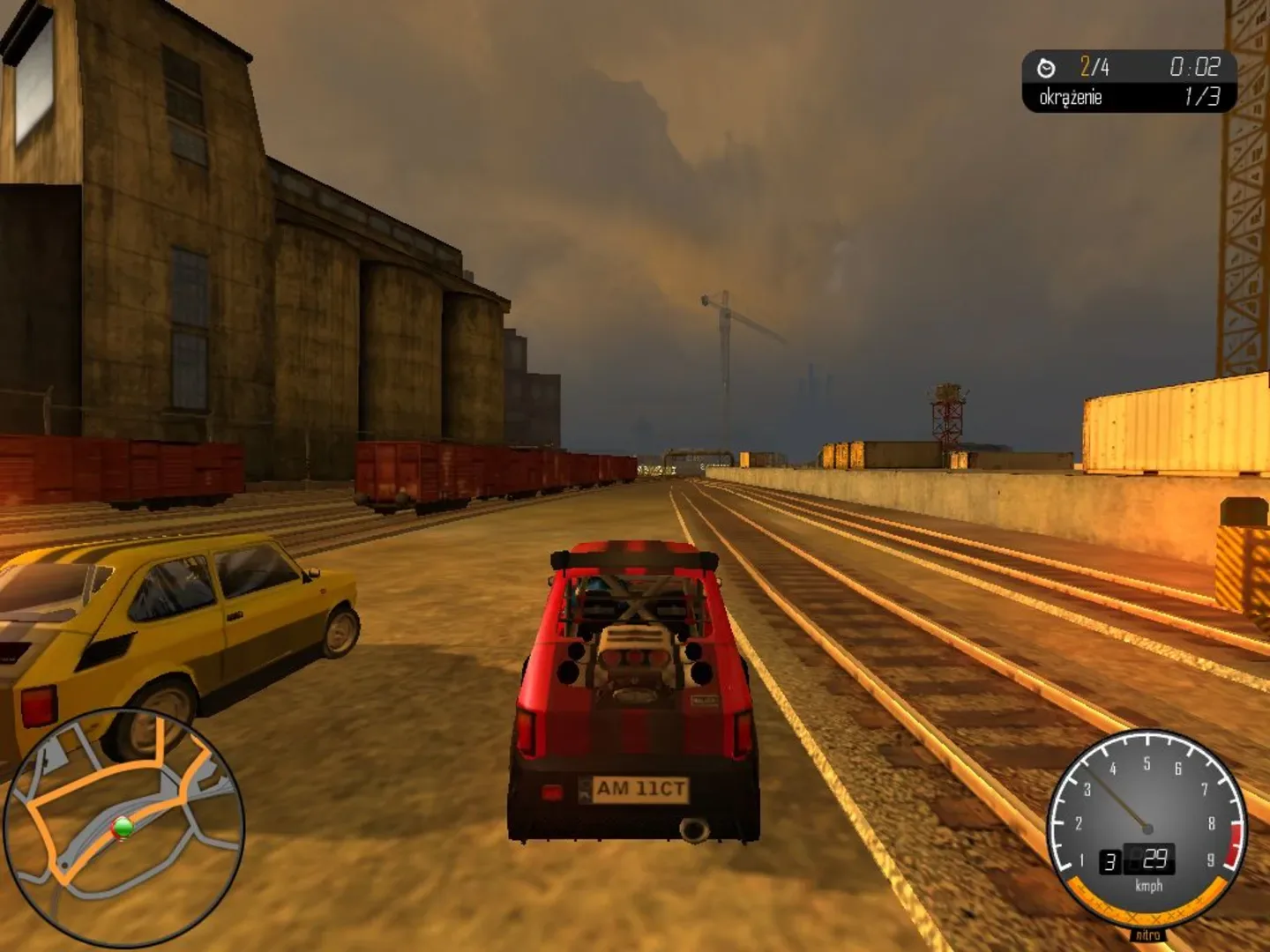Image resolution: width=1270 pixels, height=952 pixels.
Task: Click the yellow Fiat 126 on the left
Action: 176,635
